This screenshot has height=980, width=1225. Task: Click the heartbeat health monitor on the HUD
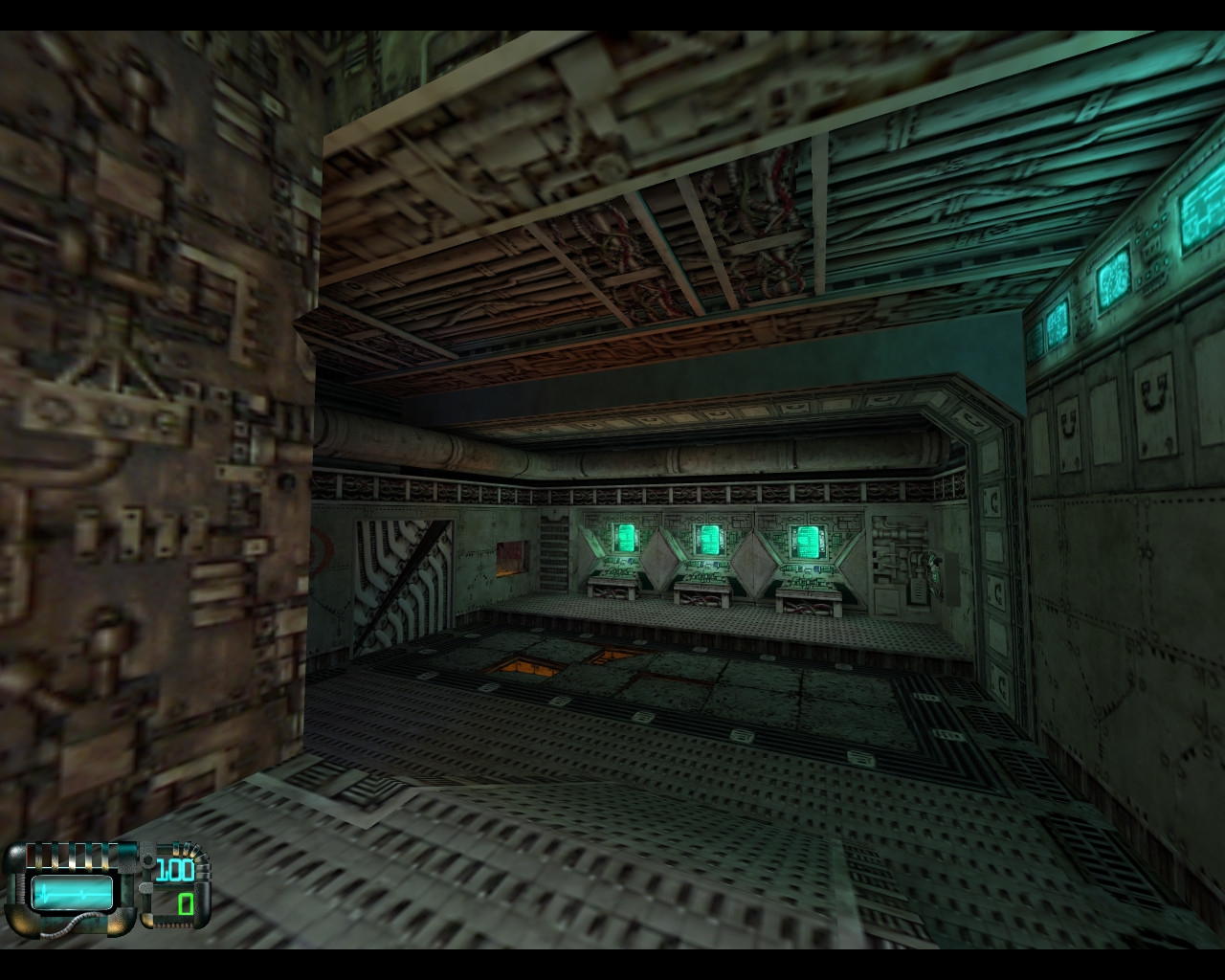[72, 890]
